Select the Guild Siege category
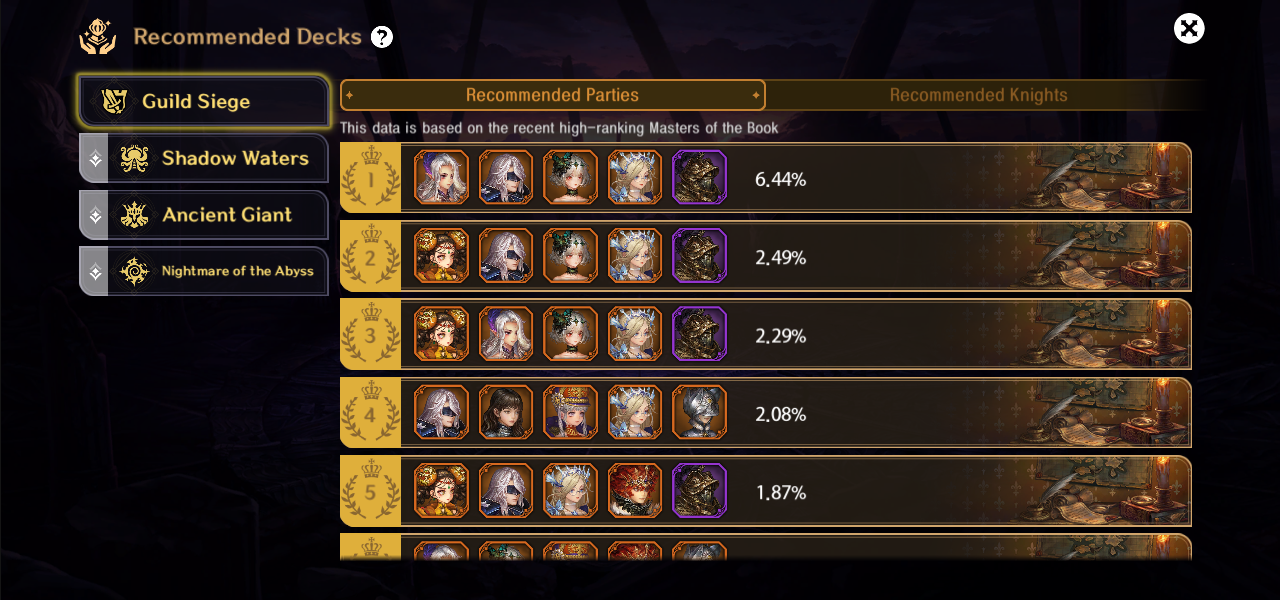Image resolution: width=1280 pixels, height=600 pixels. click(204, 102)
